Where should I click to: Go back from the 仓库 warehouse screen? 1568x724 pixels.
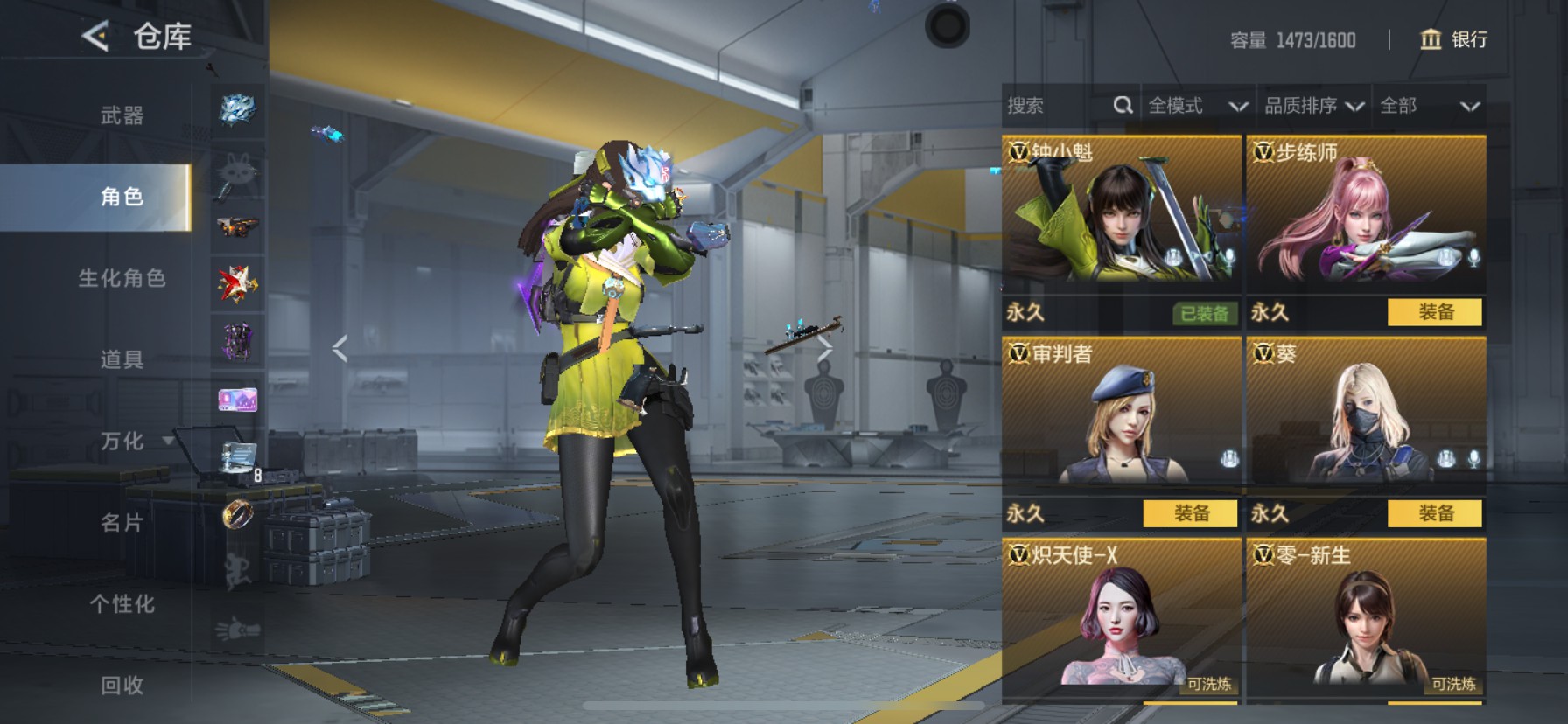[95, 37]
